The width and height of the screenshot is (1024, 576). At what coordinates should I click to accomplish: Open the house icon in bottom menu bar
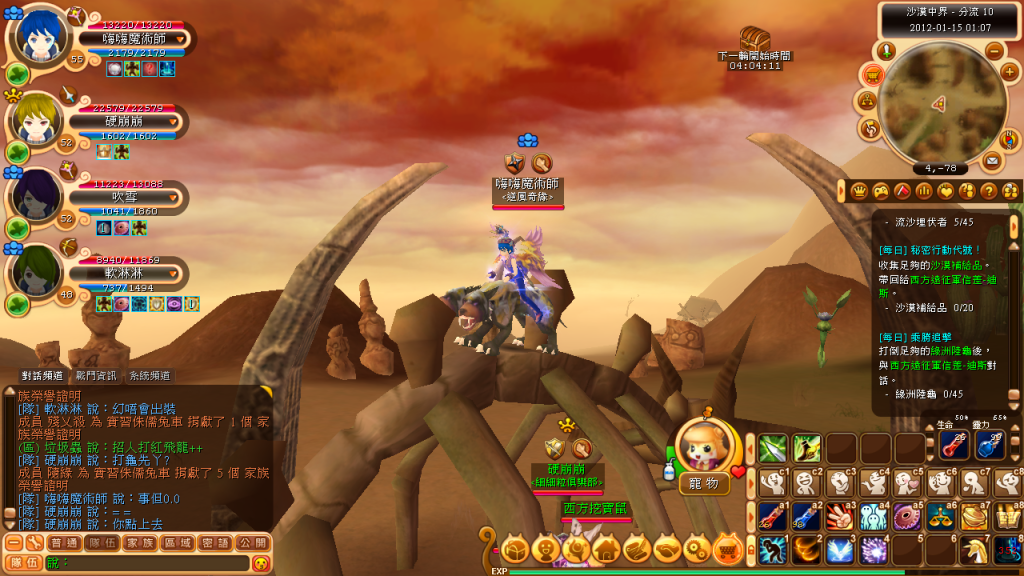(606, 548)
